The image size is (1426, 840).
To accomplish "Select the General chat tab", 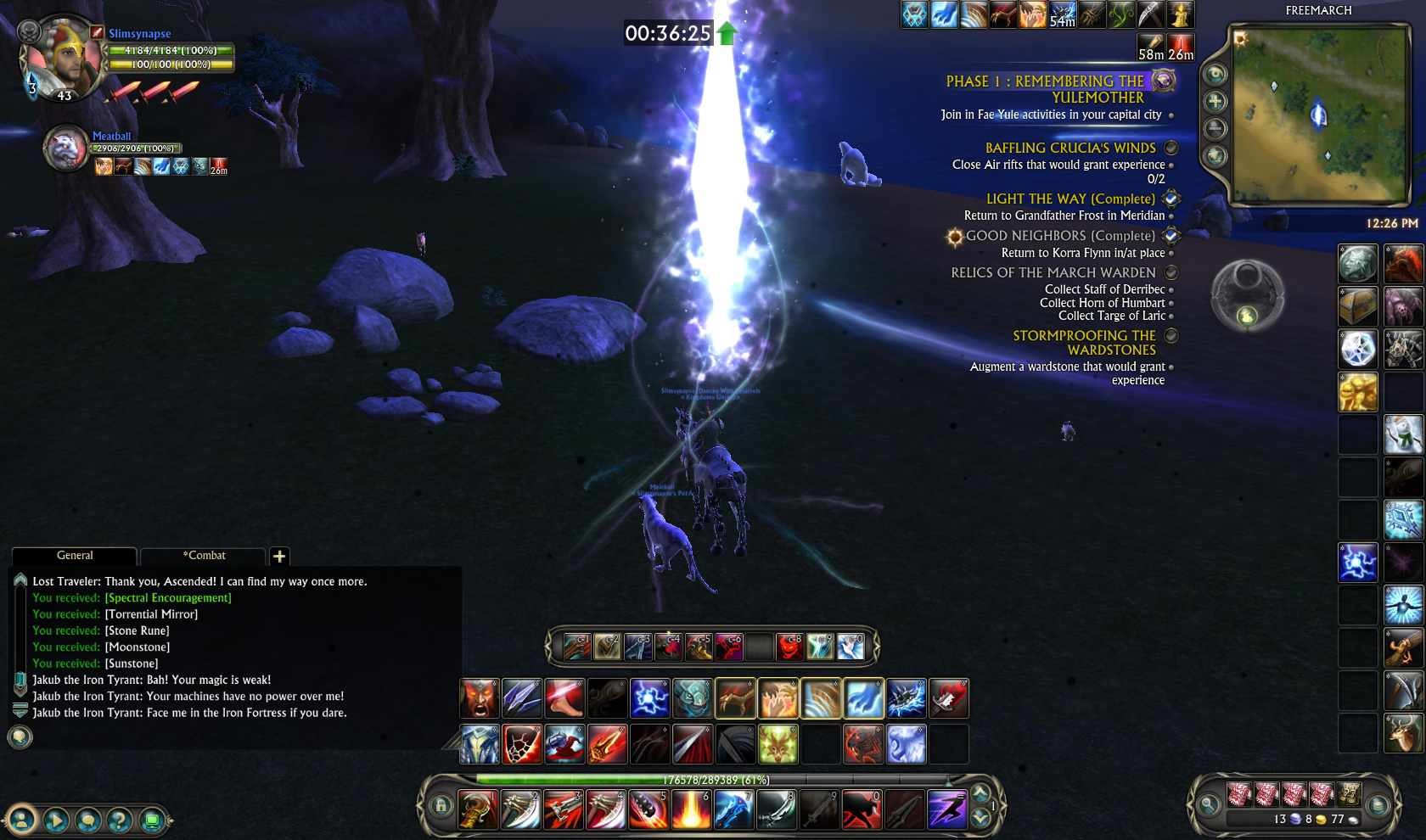I will coord(74,556).
